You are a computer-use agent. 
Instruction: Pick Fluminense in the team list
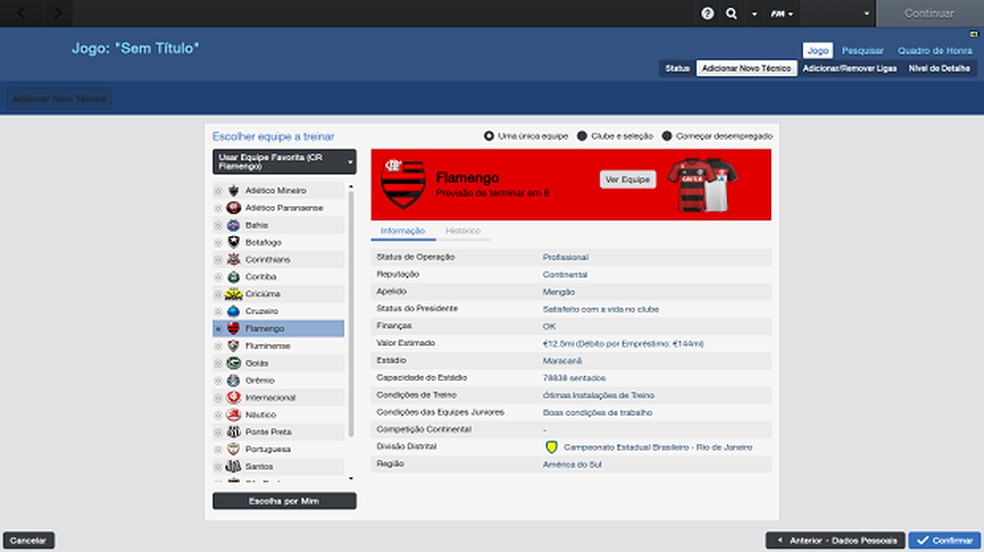(268, 345)
